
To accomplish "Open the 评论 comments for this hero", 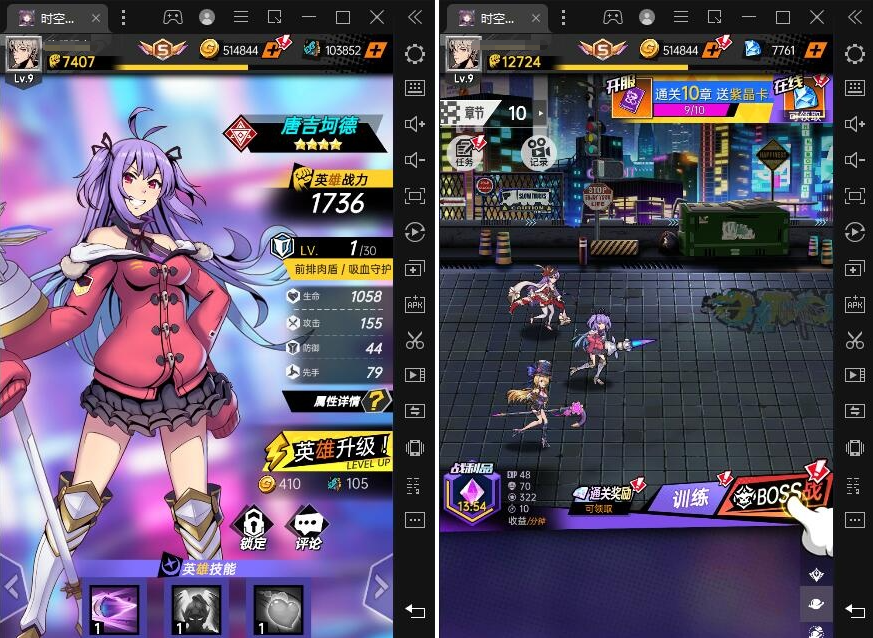I will 308,527.
